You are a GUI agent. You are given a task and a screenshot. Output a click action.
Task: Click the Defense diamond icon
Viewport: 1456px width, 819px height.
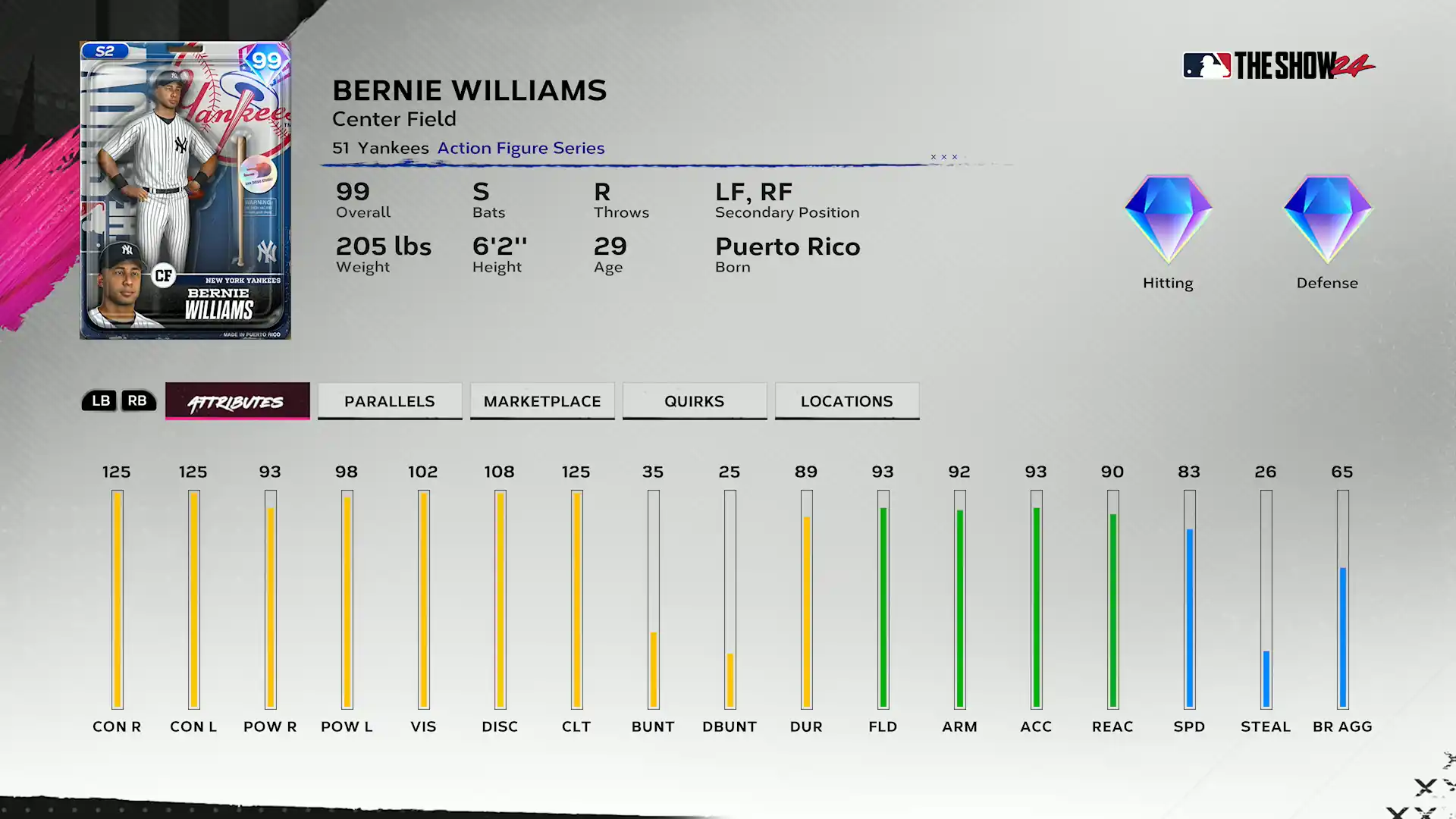(1327, 220)
